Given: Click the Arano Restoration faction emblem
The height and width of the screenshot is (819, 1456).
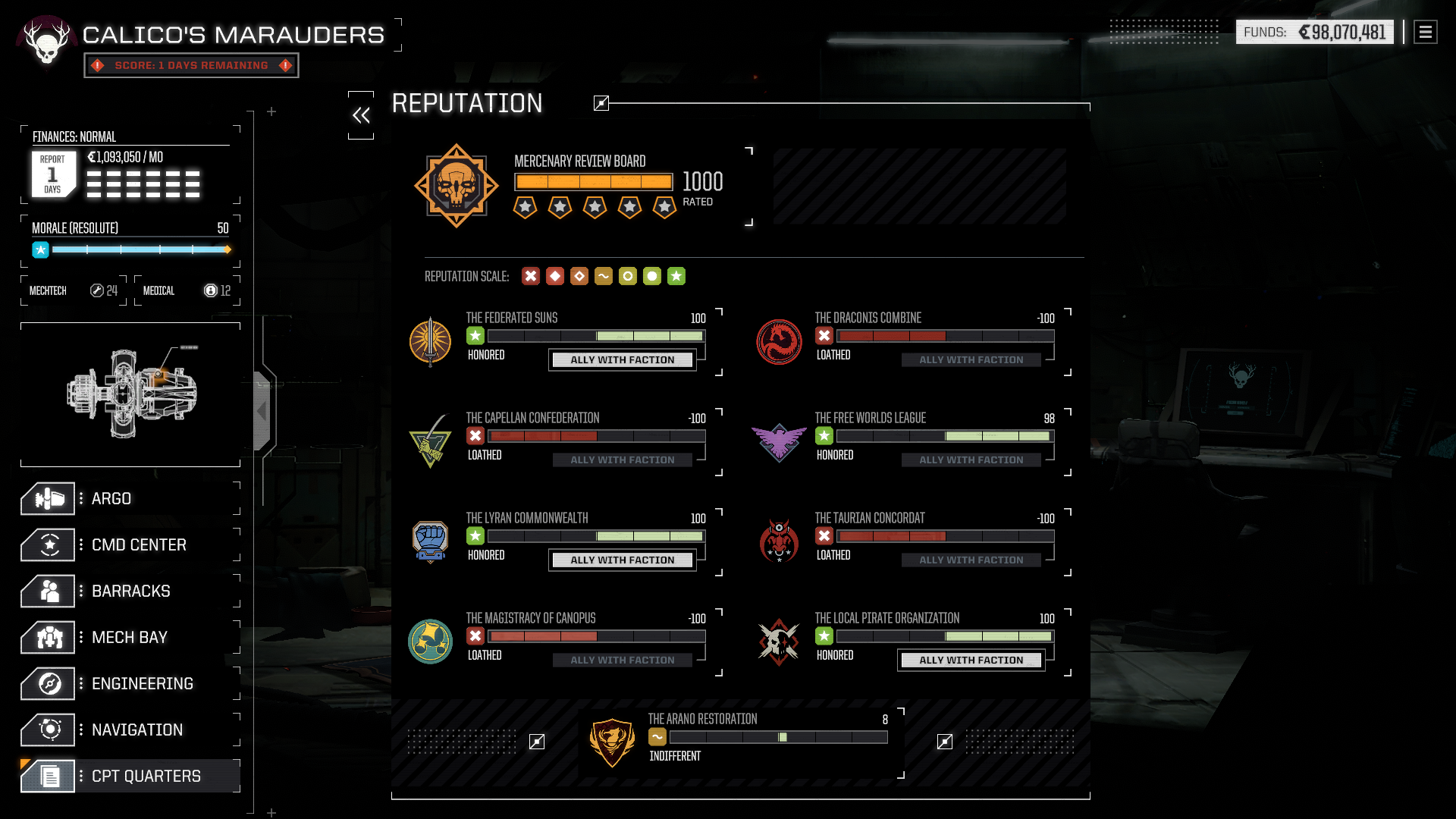Looking at the screenshot, I should 612,742.
